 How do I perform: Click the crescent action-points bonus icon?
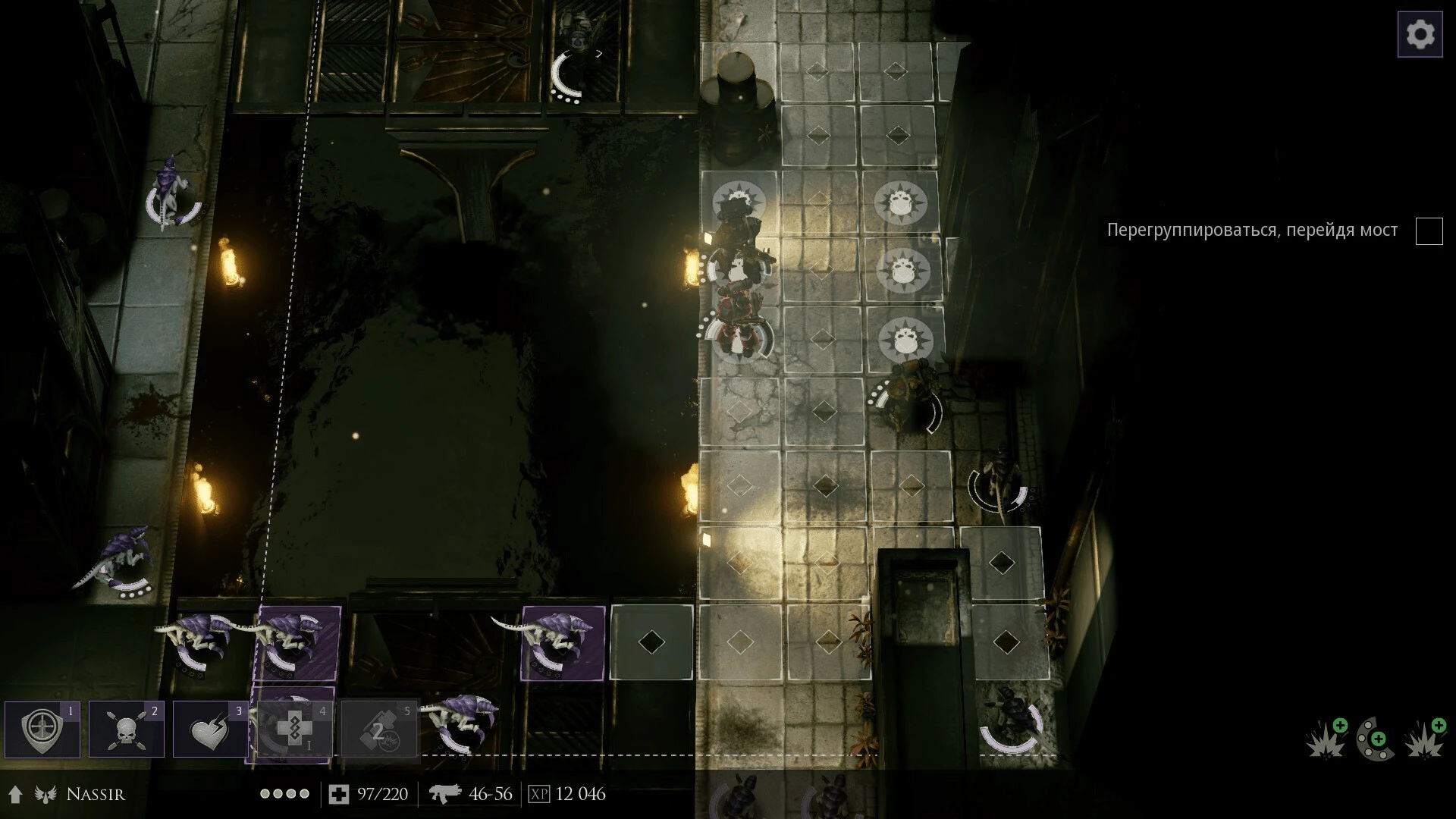coord(1375,739)
